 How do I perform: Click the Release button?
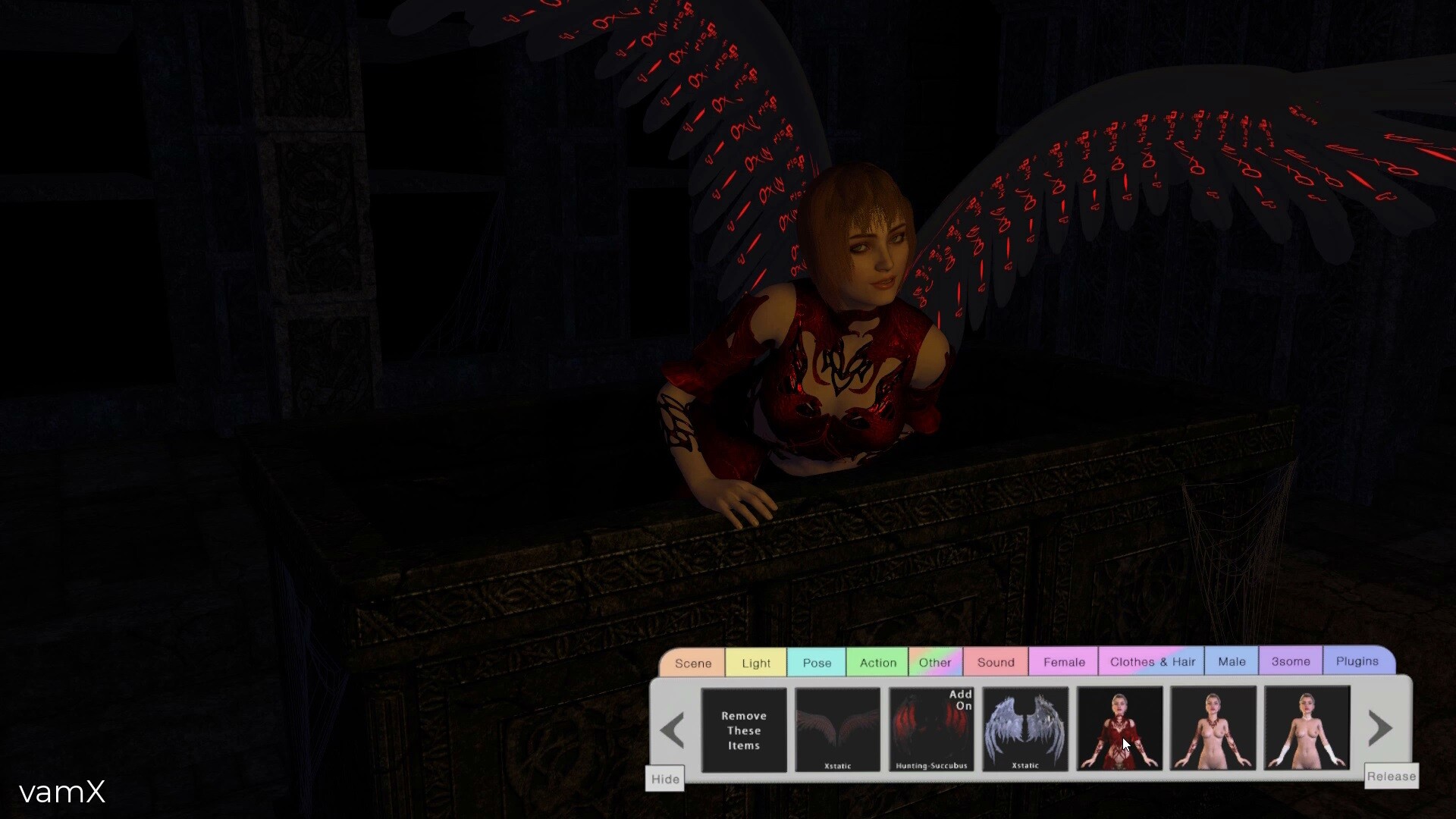1391,777
